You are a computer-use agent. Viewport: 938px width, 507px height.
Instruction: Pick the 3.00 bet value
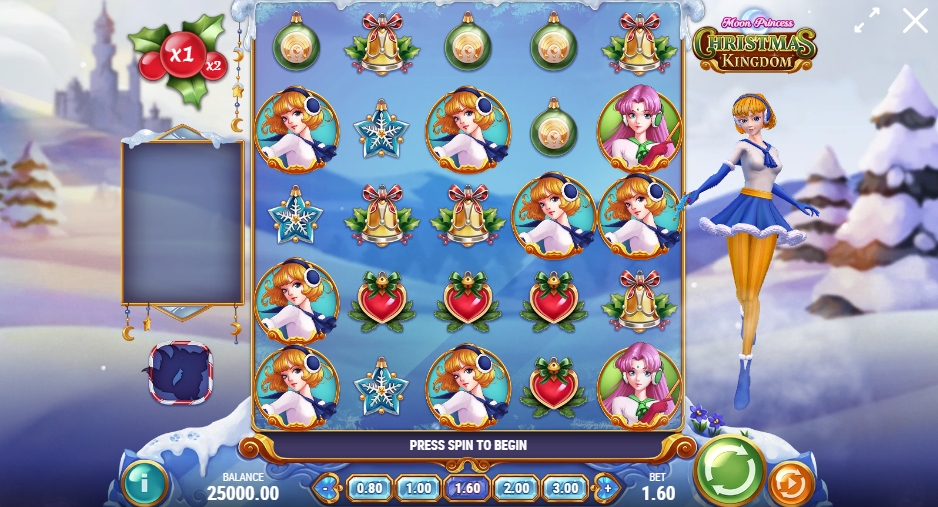565,489
